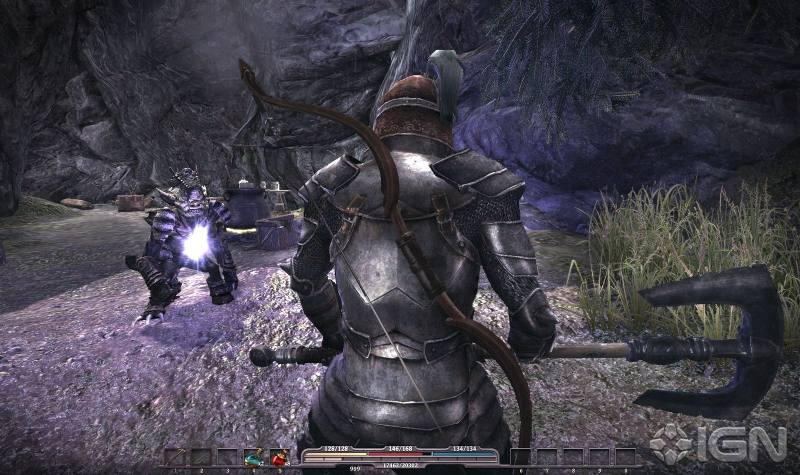Select the pickaxe hotbar slot

tap(175, 457)
